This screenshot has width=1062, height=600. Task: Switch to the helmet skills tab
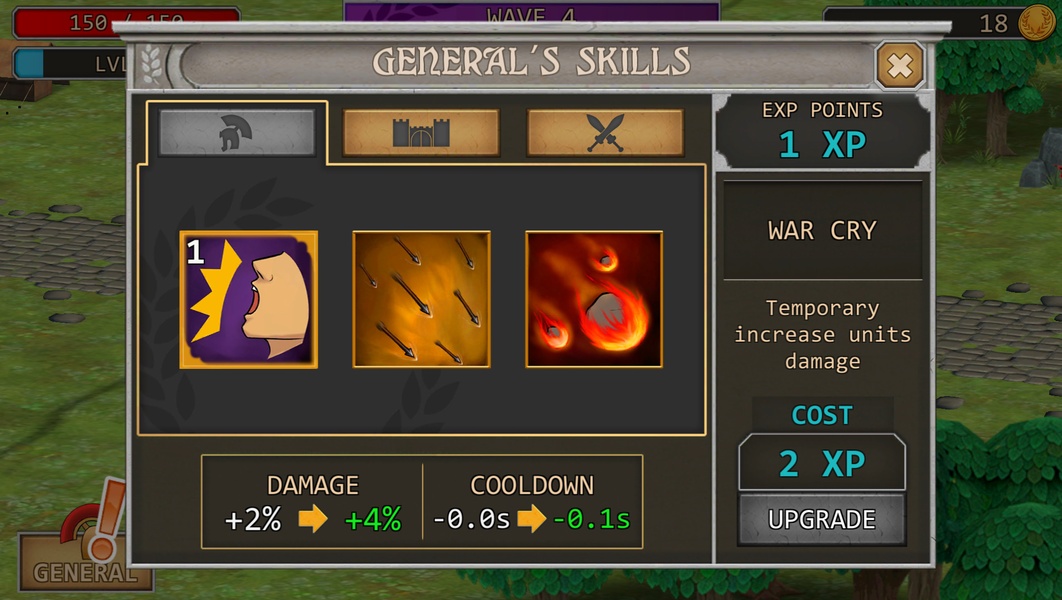coord(237,132)
